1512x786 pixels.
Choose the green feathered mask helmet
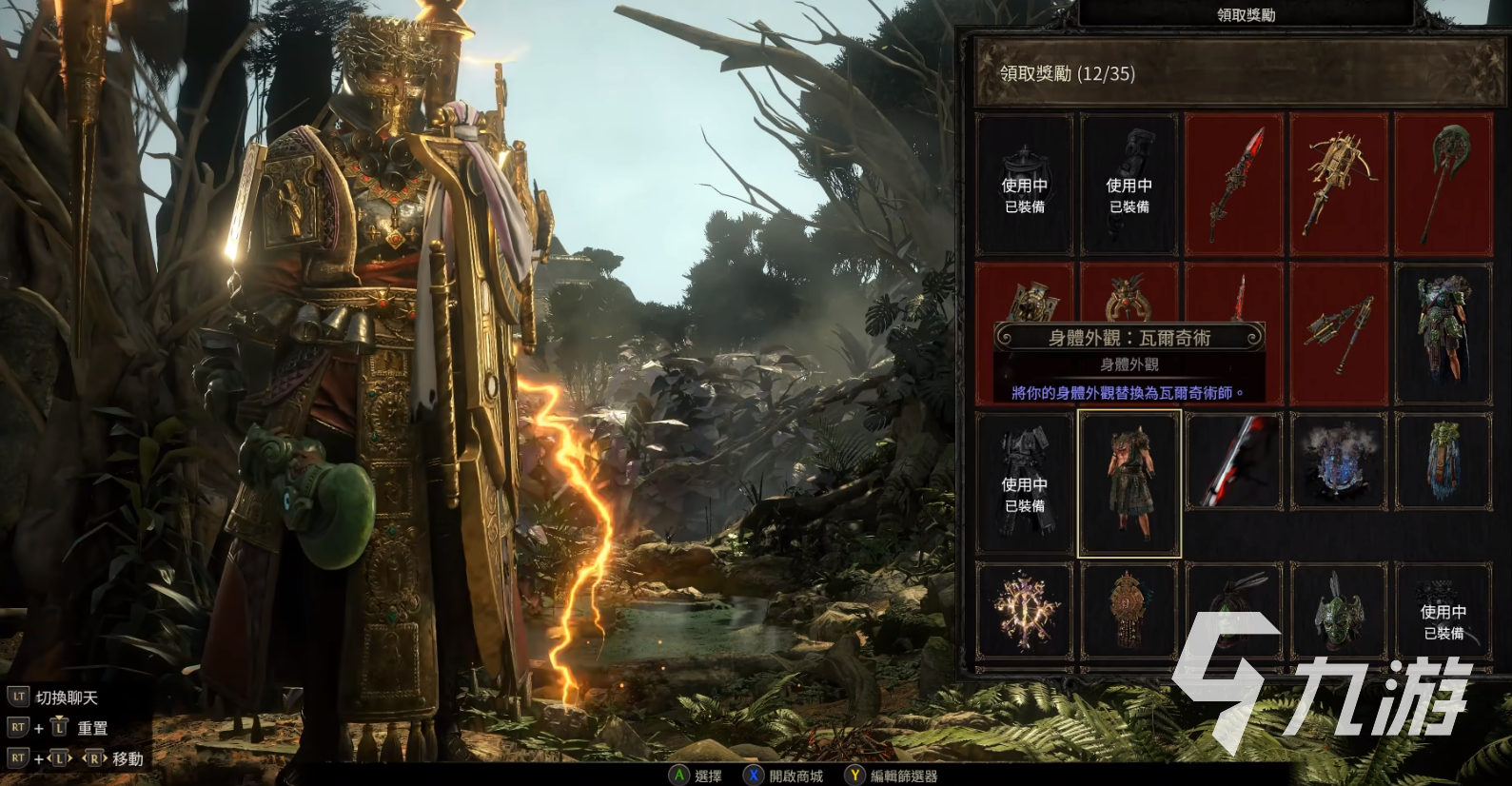[1339, 610]
